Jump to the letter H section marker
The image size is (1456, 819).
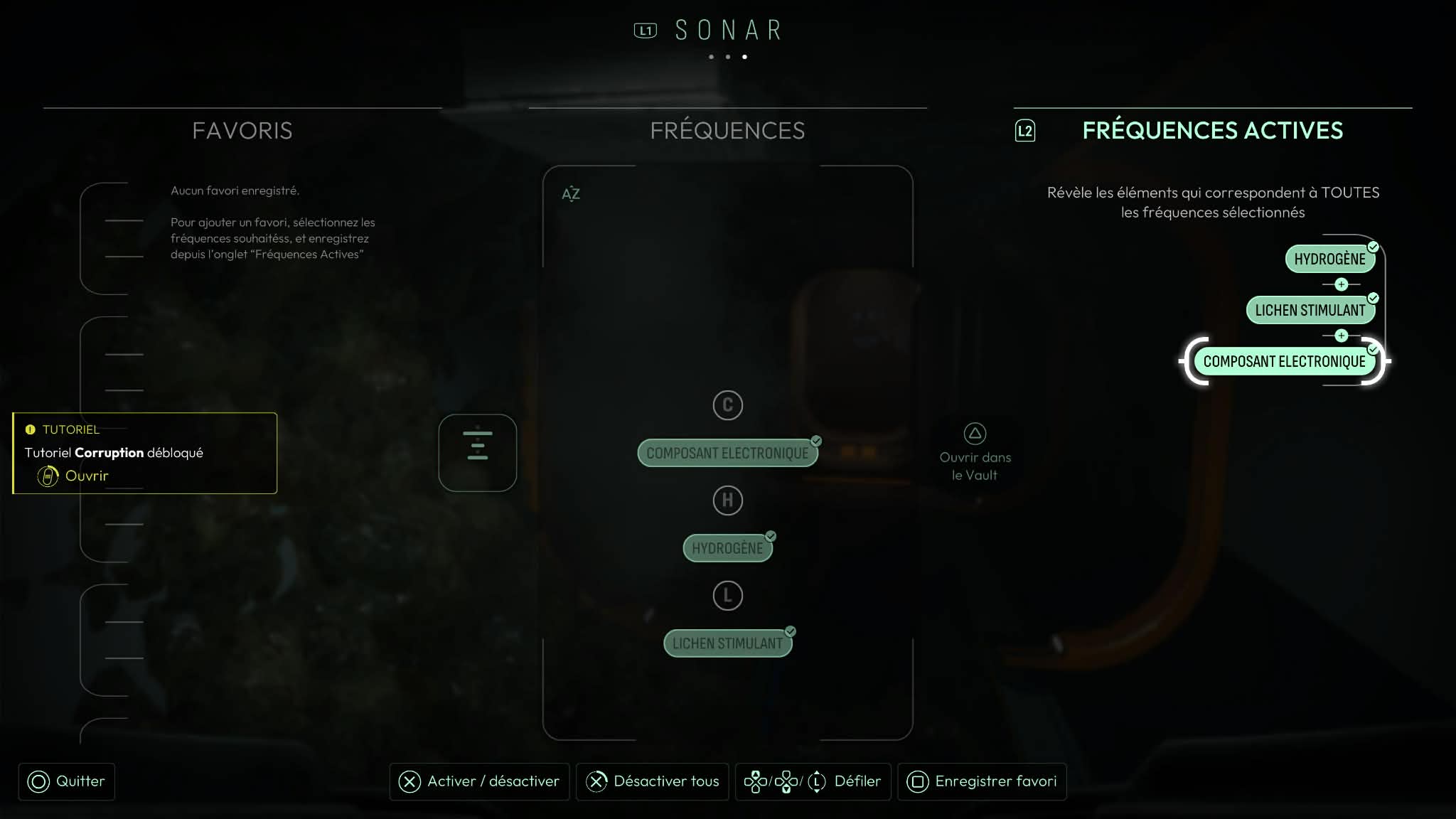(727, 500)
